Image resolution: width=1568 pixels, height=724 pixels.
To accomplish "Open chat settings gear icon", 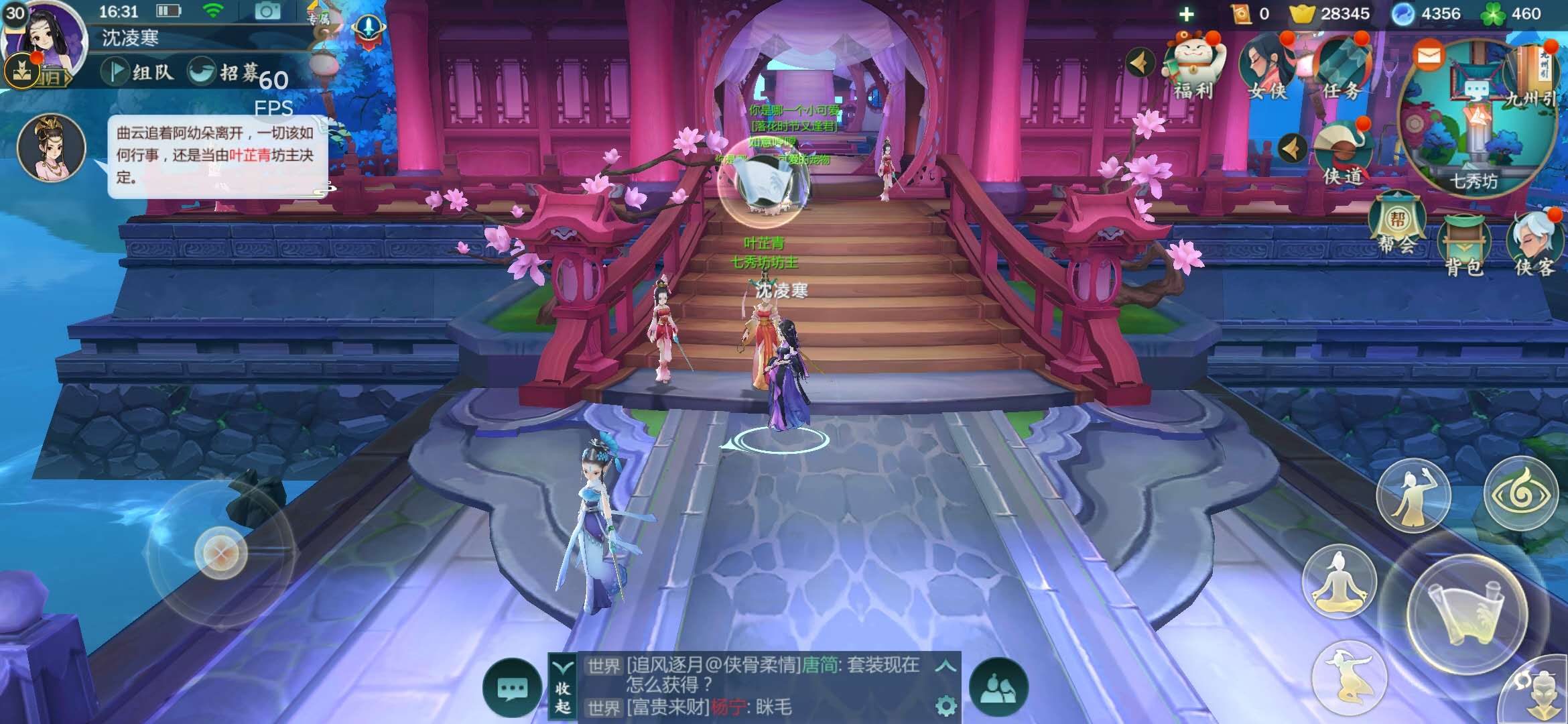I will tap(945, 706).
